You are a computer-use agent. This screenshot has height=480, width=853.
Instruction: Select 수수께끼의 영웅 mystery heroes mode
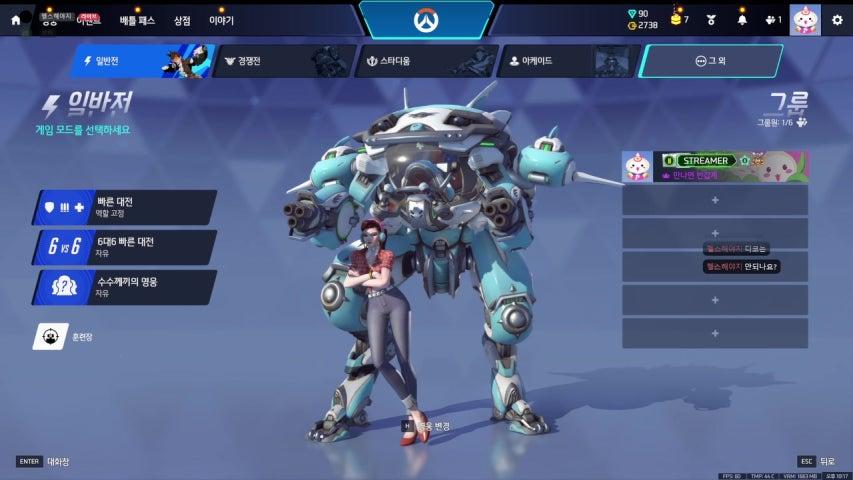click(126, 287)
